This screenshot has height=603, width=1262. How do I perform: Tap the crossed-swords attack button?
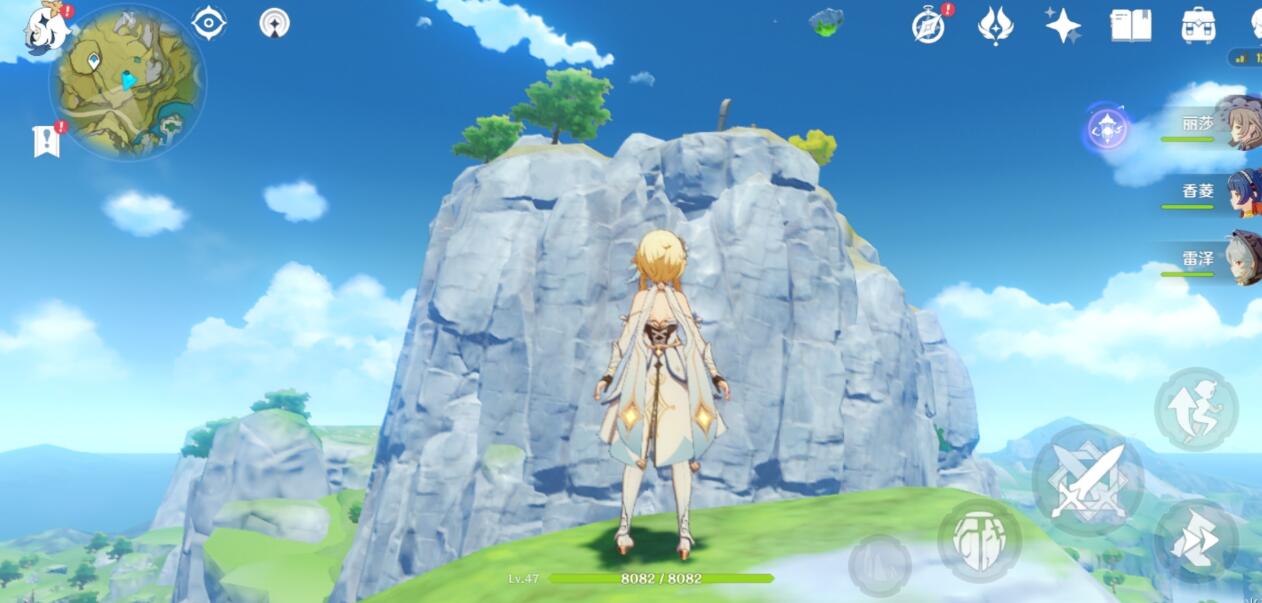pyautogui.click(x=1088, y=481)
